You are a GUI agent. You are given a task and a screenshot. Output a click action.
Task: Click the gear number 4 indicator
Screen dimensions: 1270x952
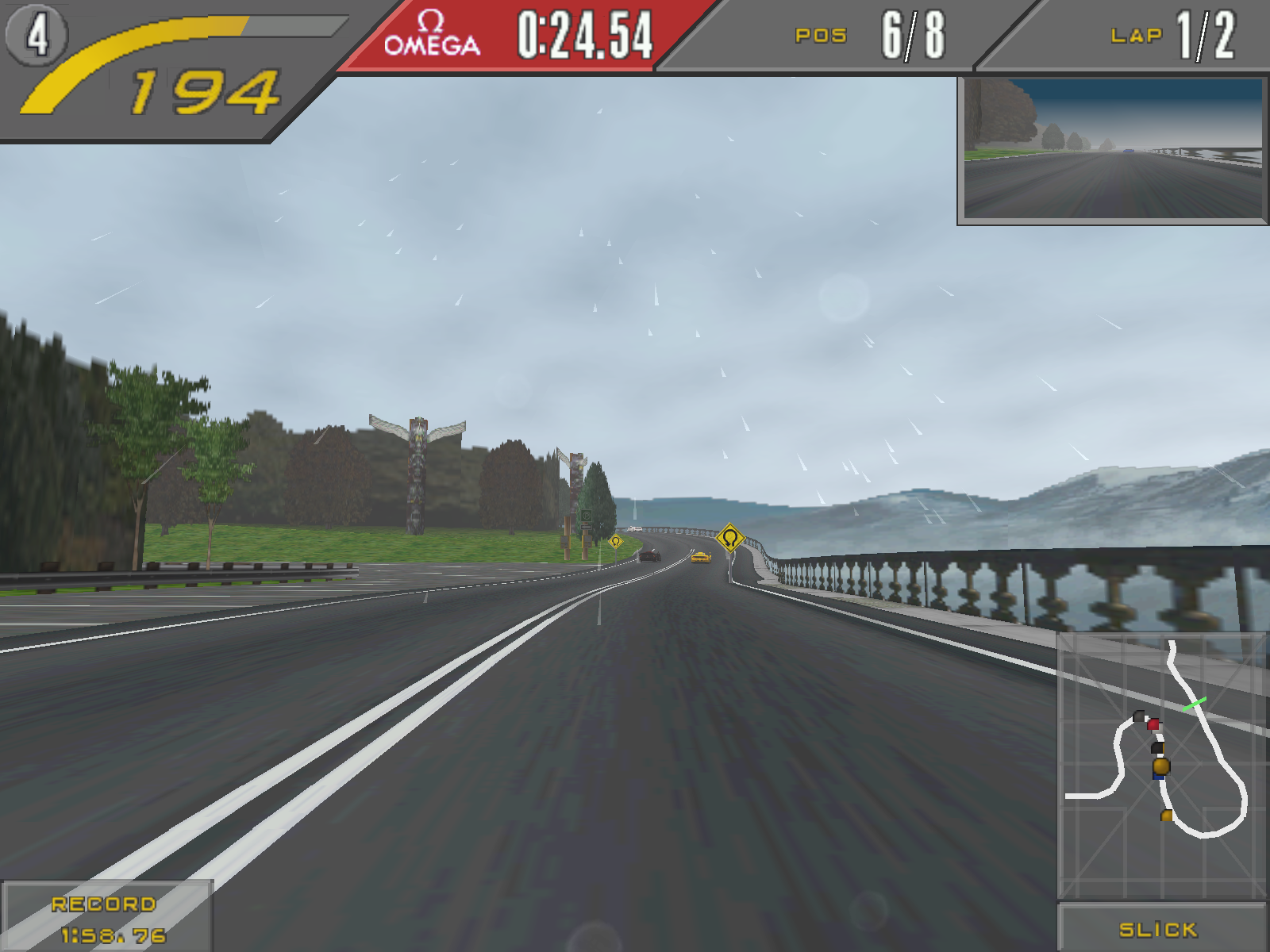[x=37, y=35]
